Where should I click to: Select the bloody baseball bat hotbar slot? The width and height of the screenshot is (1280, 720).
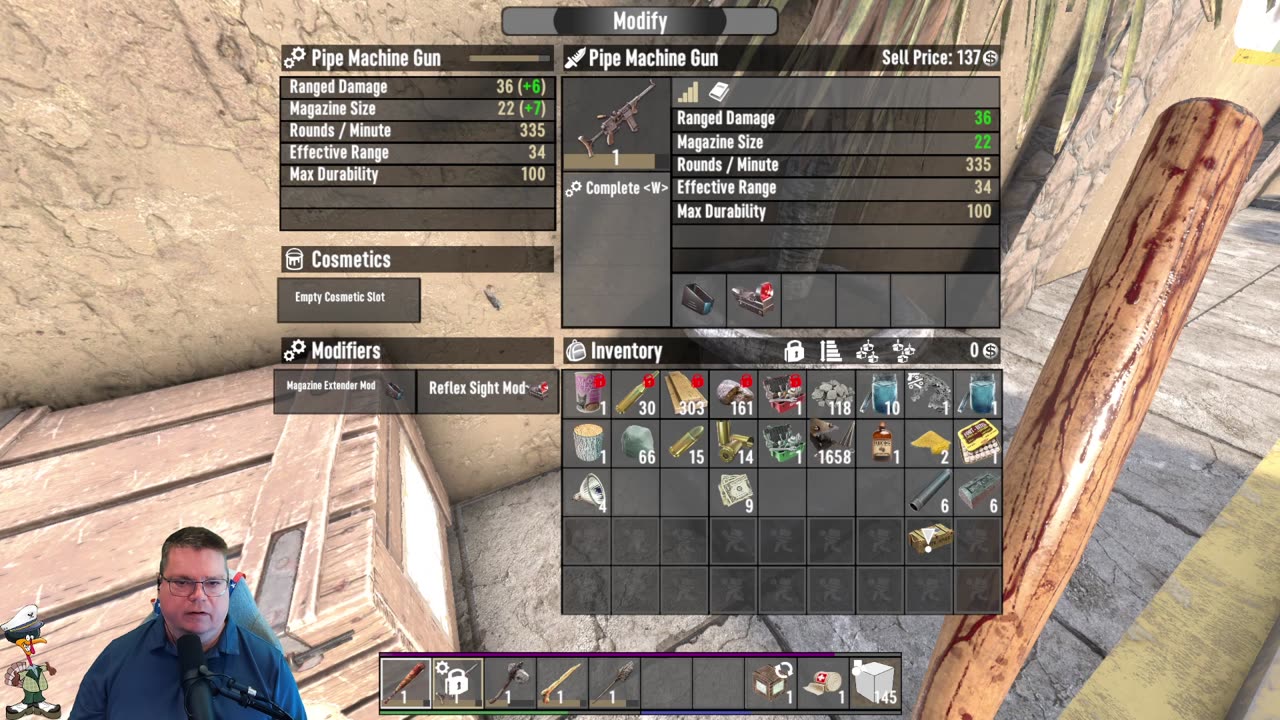pos(405,682)
